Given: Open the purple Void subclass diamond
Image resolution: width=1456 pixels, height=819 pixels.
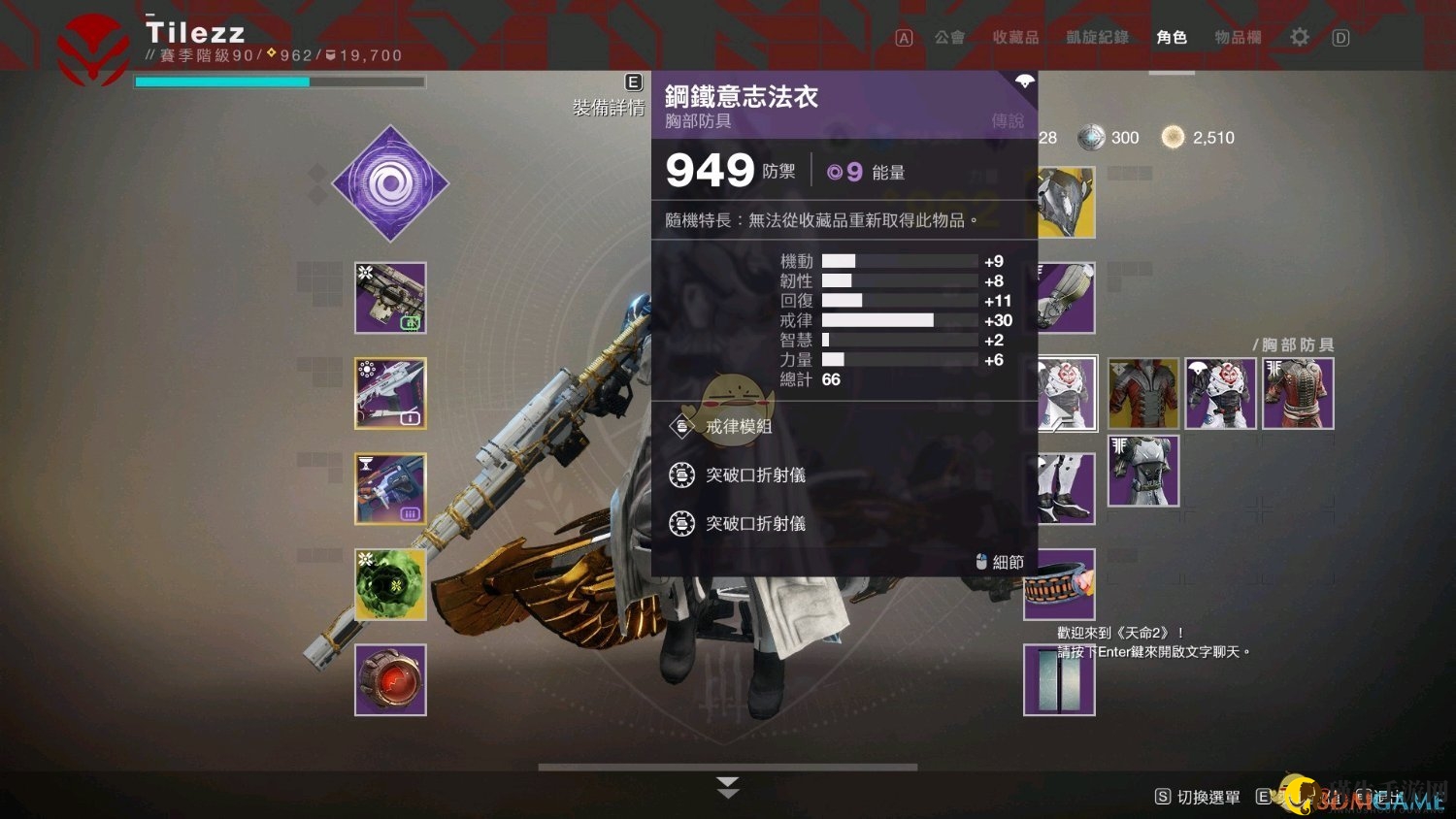Looking at the screenshot, I should 390,183.
